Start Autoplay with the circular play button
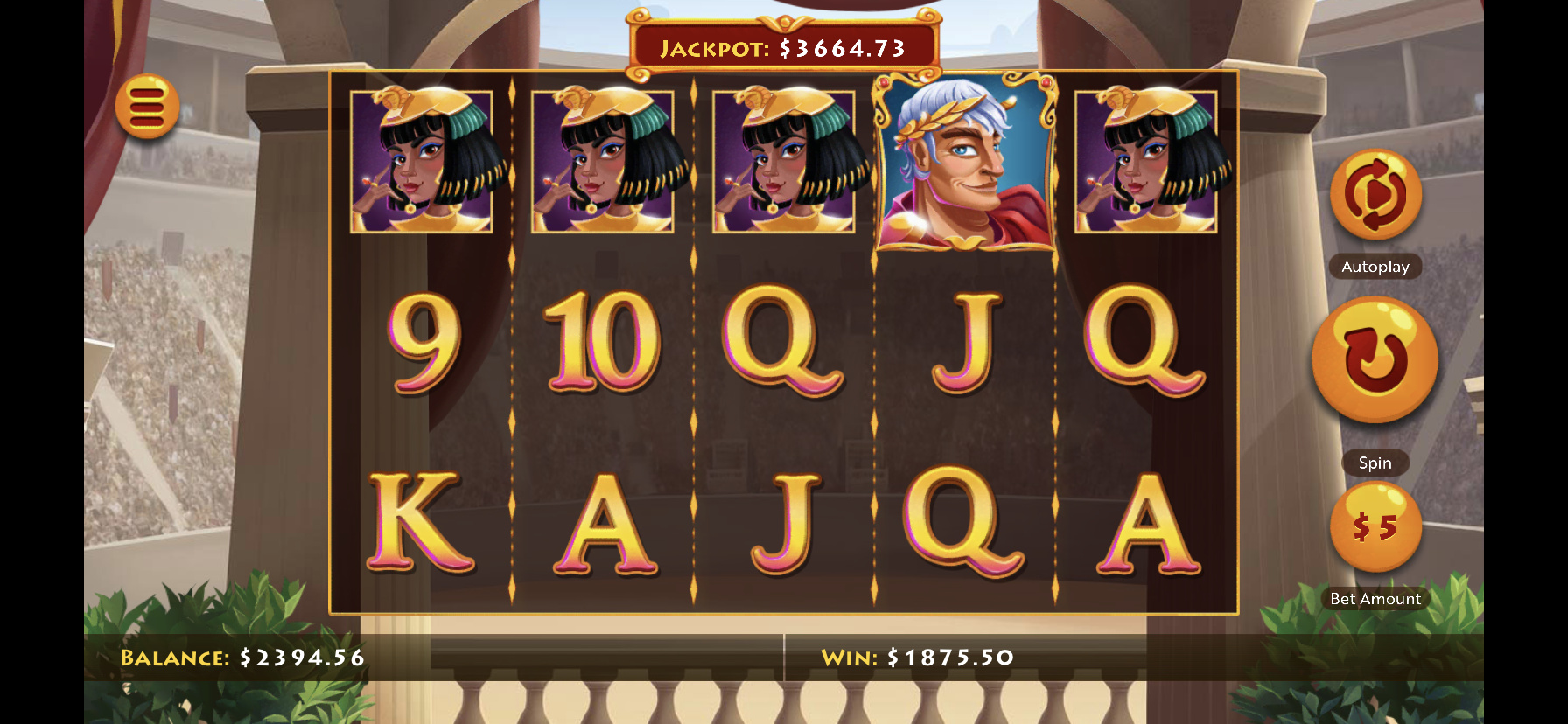Viewport: 1568px width, 724px height. click(x=1375, y=195)
